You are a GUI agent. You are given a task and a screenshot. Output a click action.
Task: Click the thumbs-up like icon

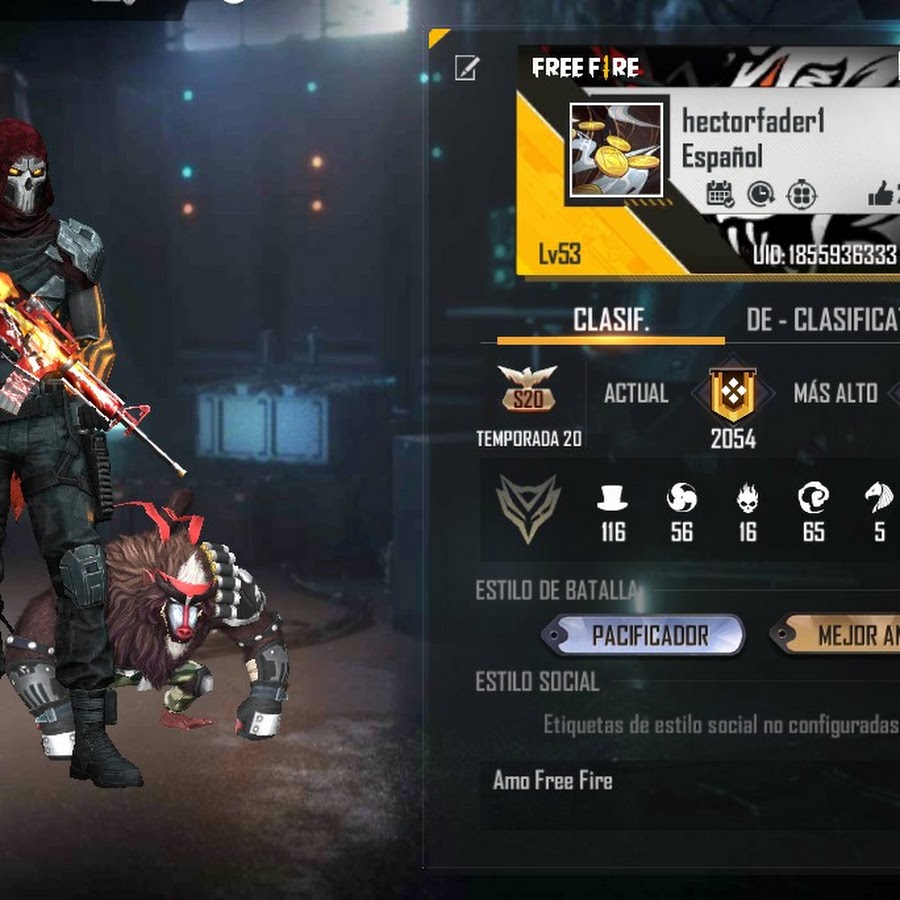[881, 194]
